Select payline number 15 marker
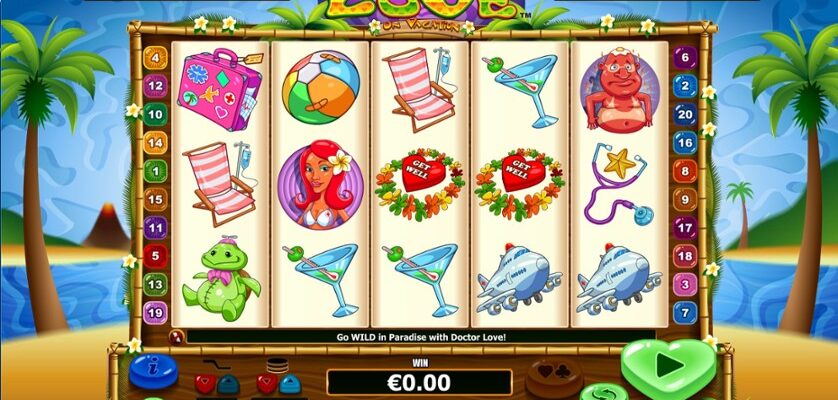The image size is (838, 400). [155, 200]
